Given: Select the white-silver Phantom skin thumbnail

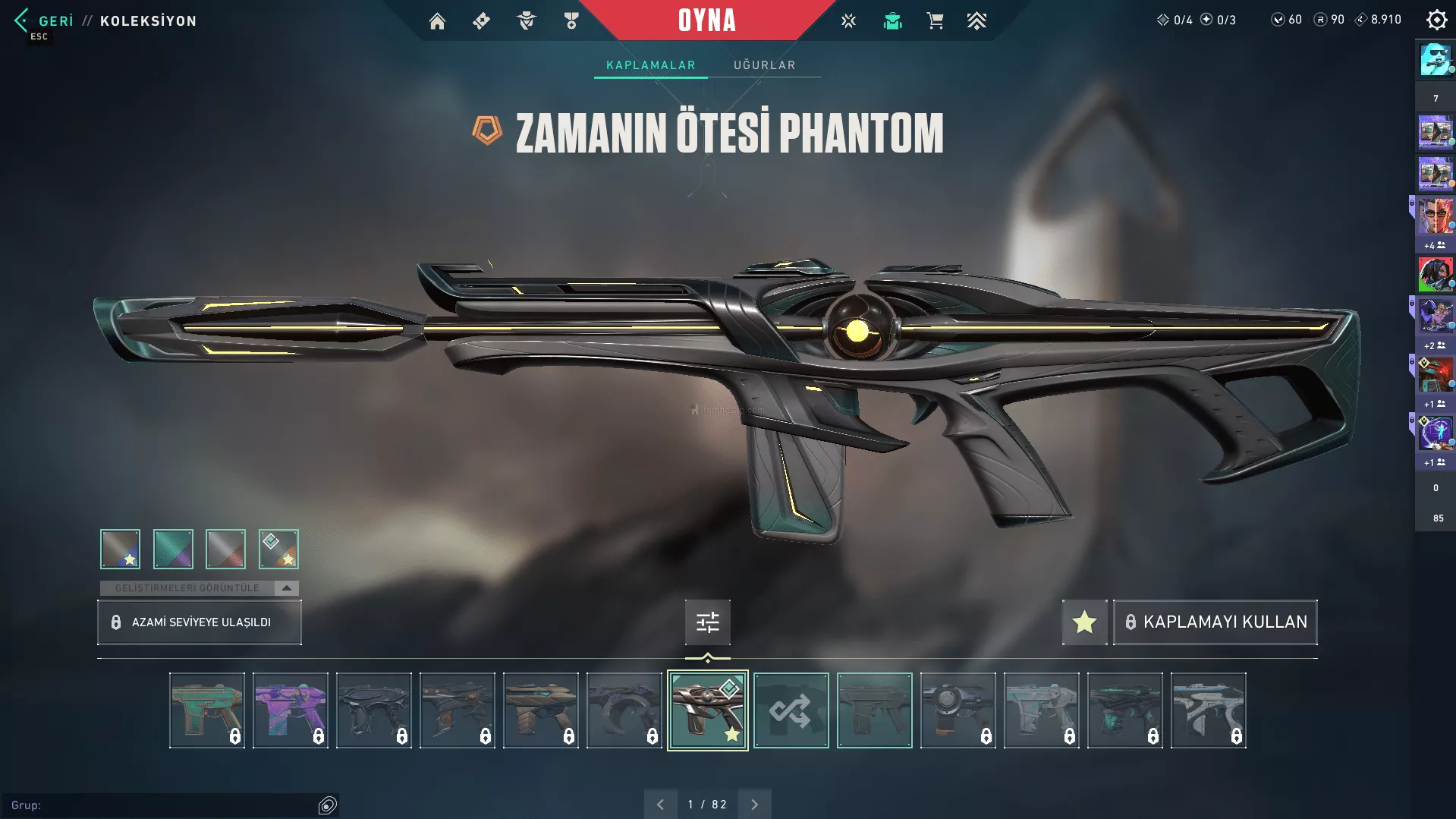Looking at the screenshot, I should (x=1208, y=710).
